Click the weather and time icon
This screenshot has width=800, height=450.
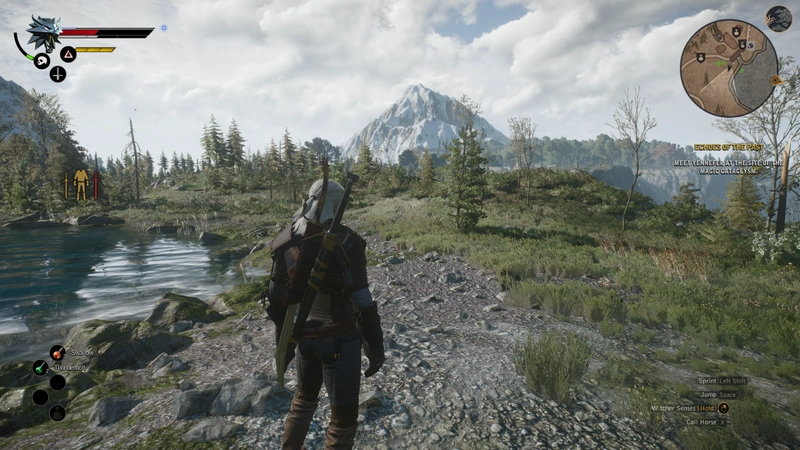pyautogui.click(x=778, y=18)
